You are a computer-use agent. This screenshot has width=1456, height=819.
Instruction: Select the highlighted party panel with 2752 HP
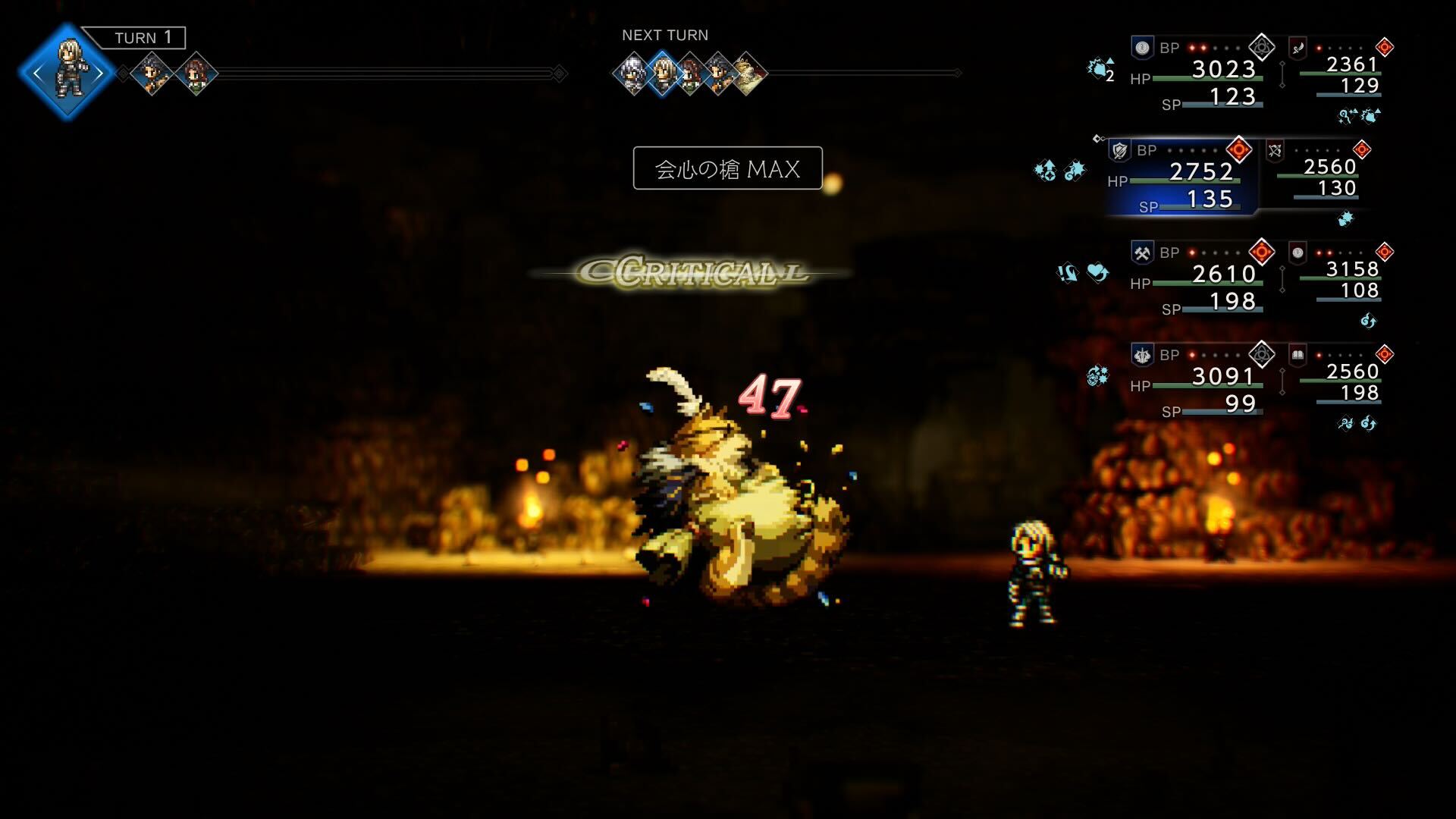(1183, 177)
